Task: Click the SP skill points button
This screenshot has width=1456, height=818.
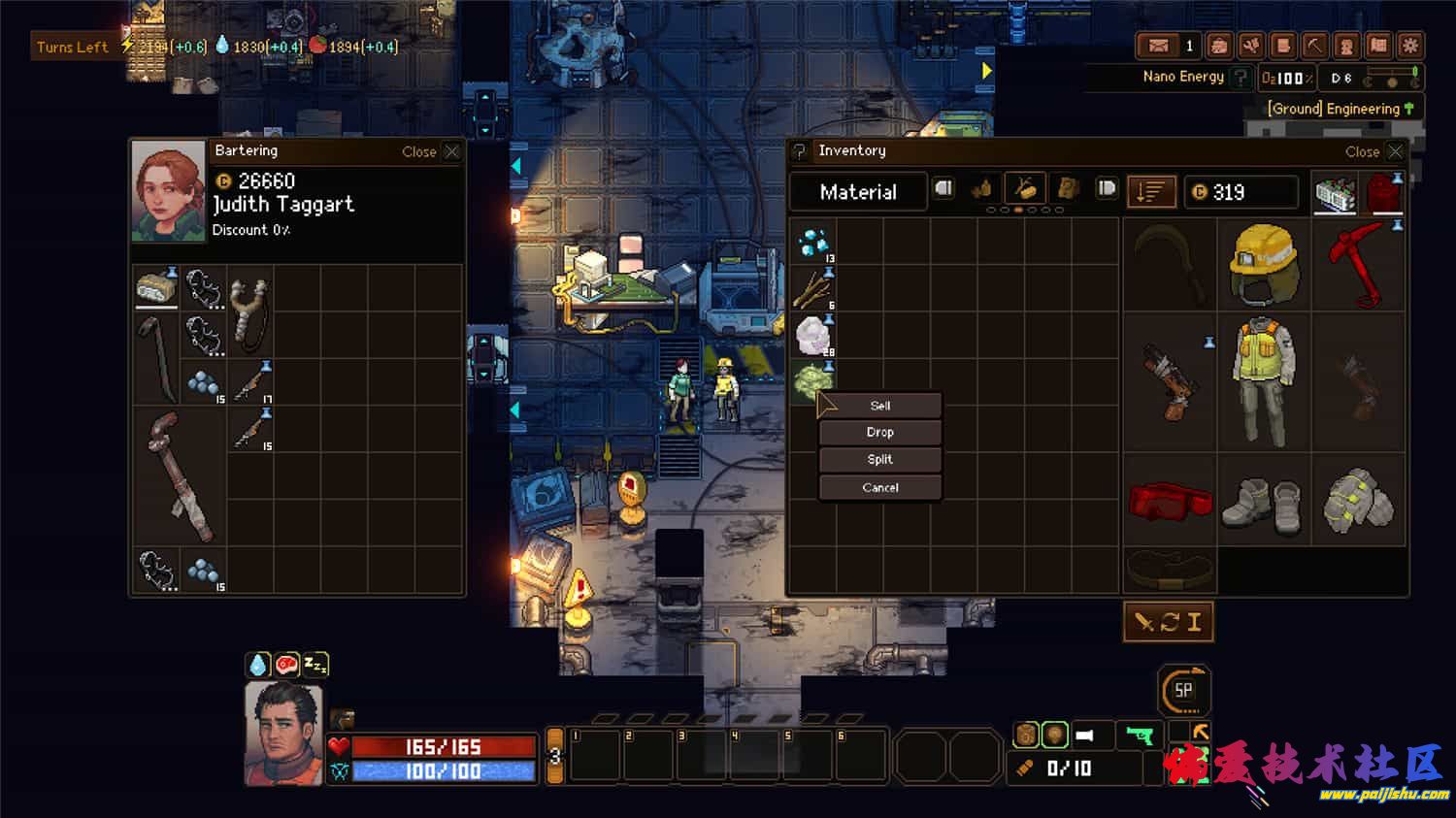Action: (1183, 690)
